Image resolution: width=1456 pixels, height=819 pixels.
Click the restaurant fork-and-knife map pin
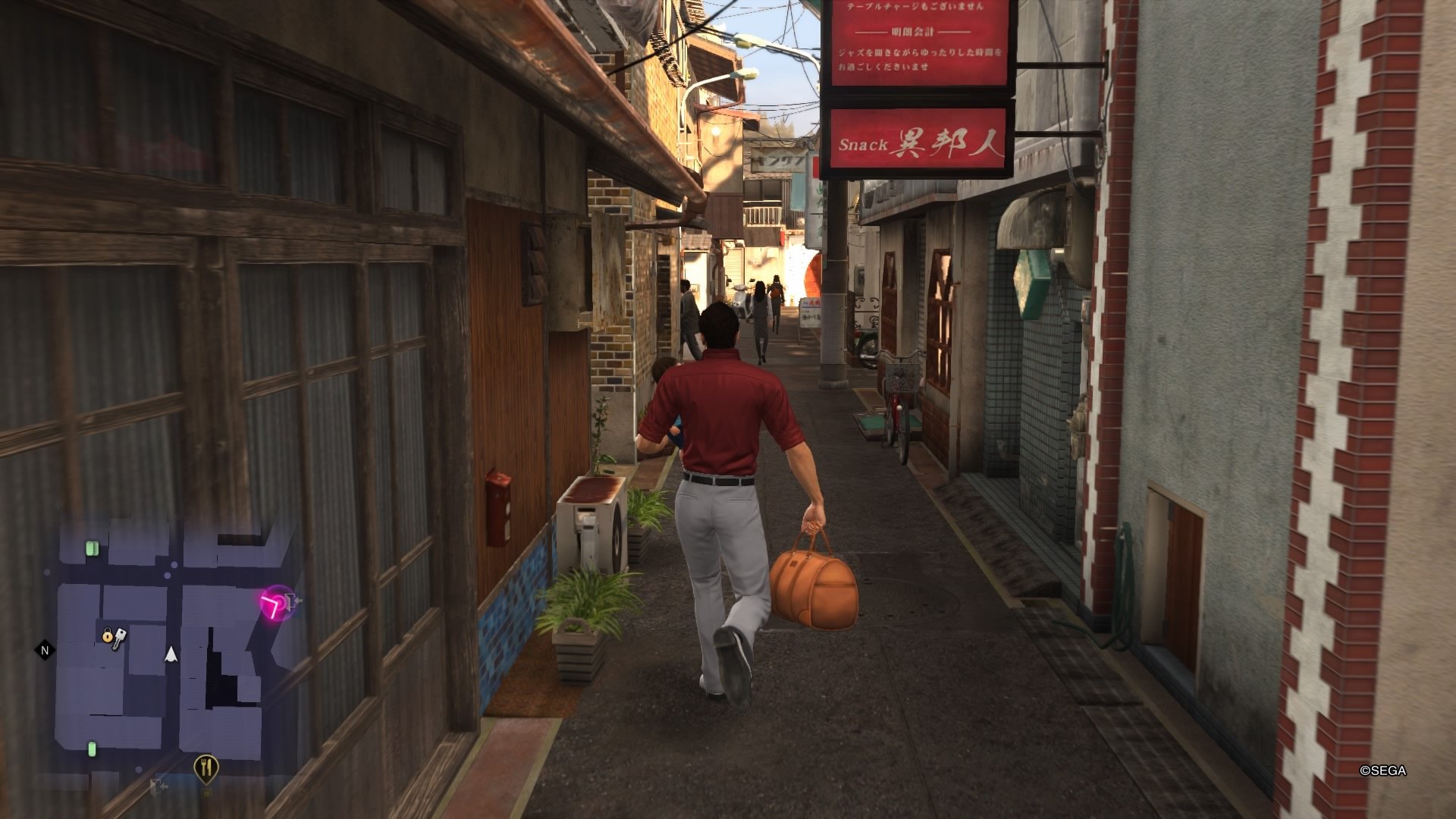206,767
